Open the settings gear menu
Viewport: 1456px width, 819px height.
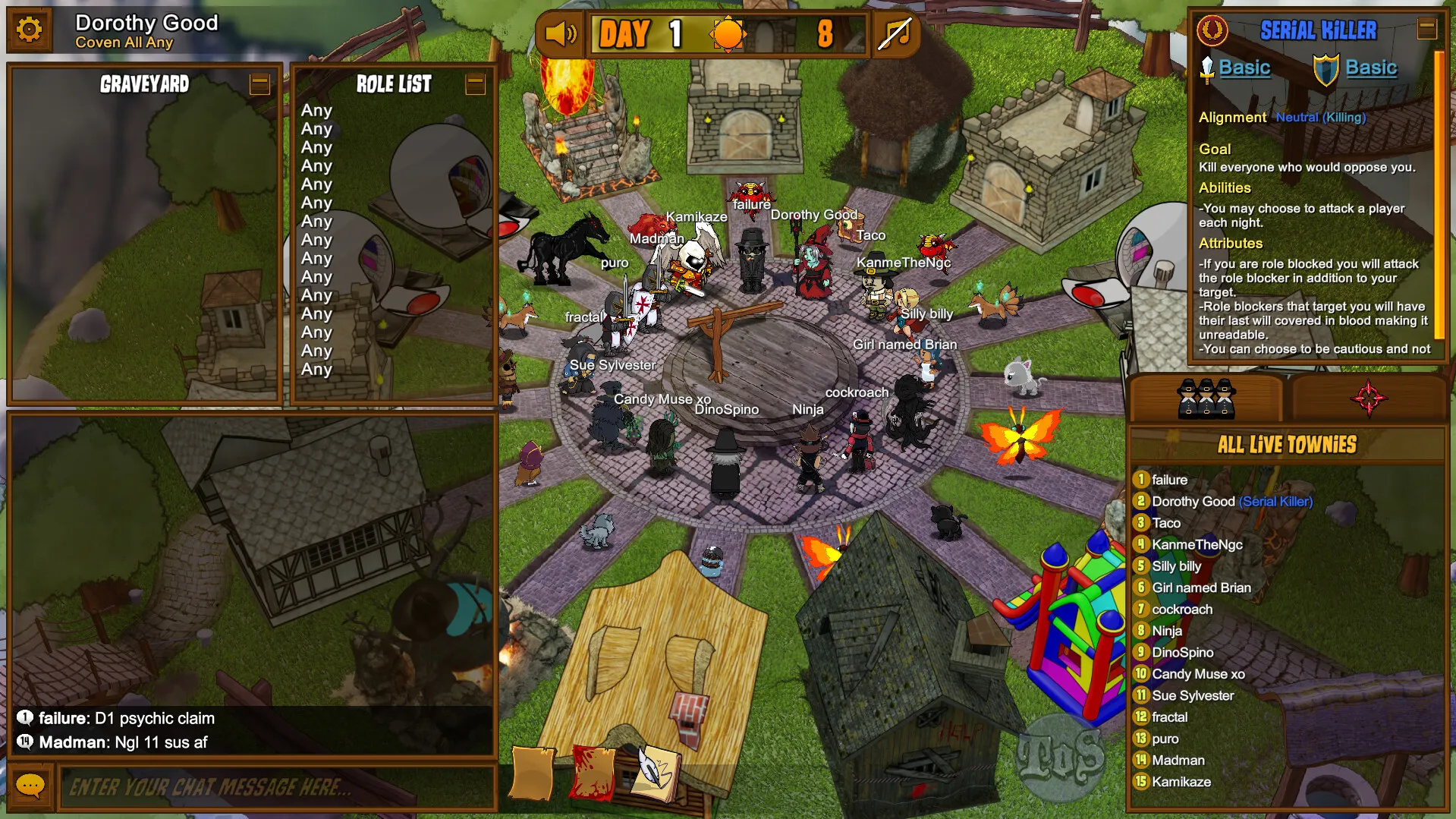(29, 29)
